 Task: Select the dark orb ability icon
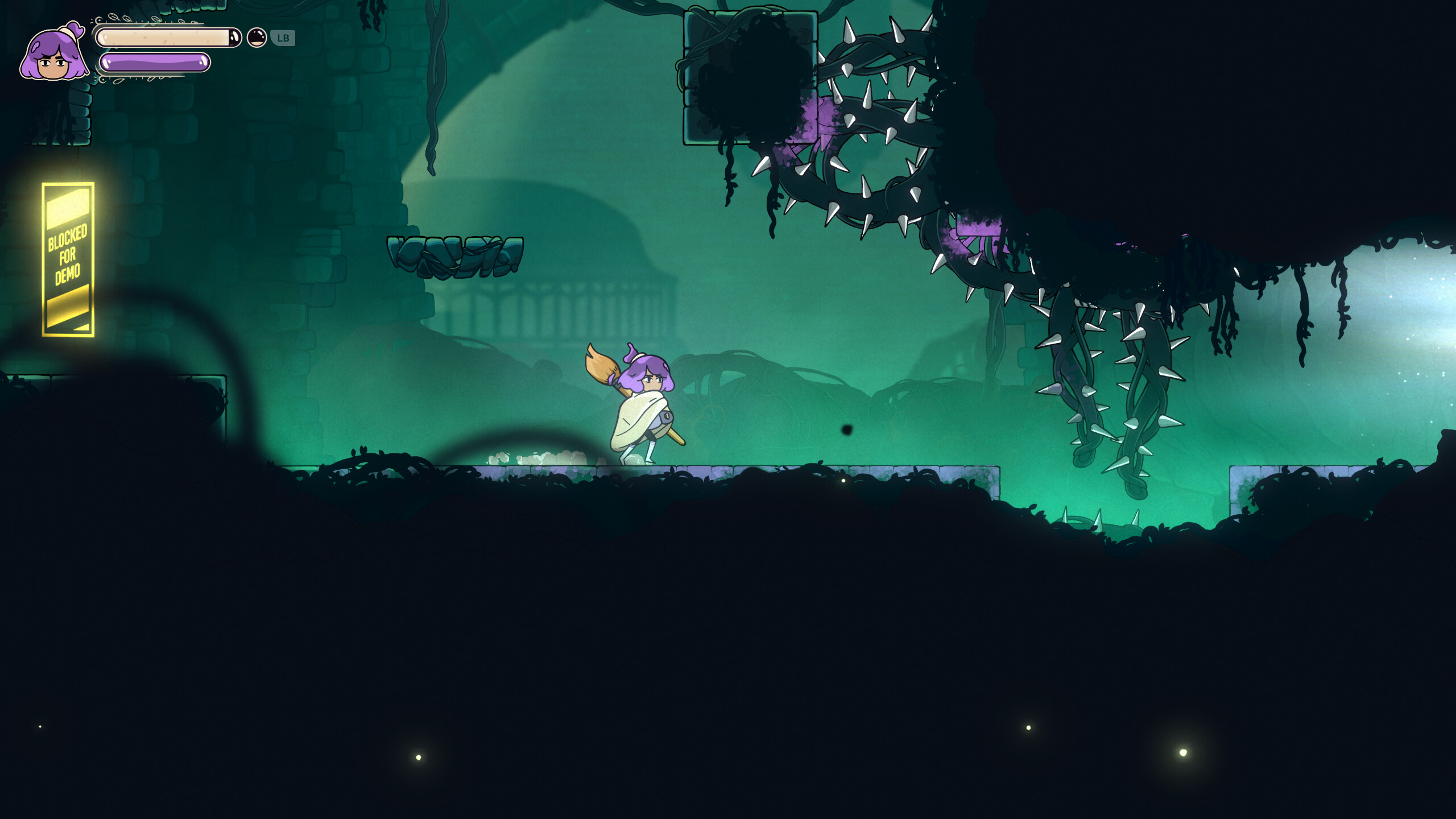tap(257, 38)
